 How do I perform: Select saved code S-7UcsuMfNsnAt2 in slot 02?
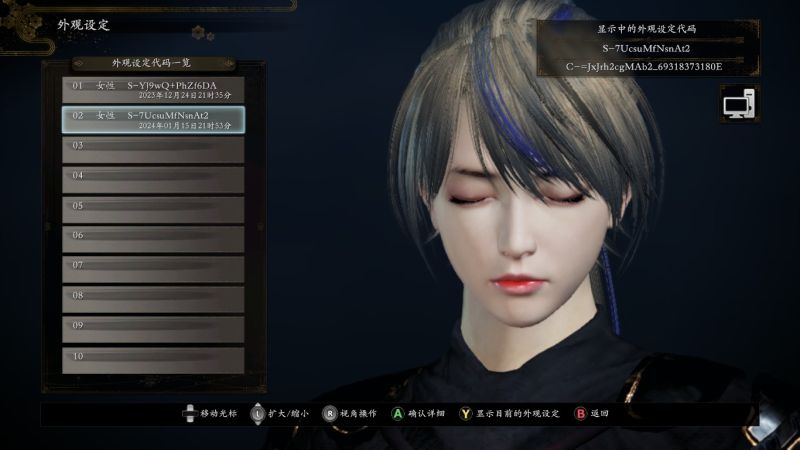tap(153, 120)
